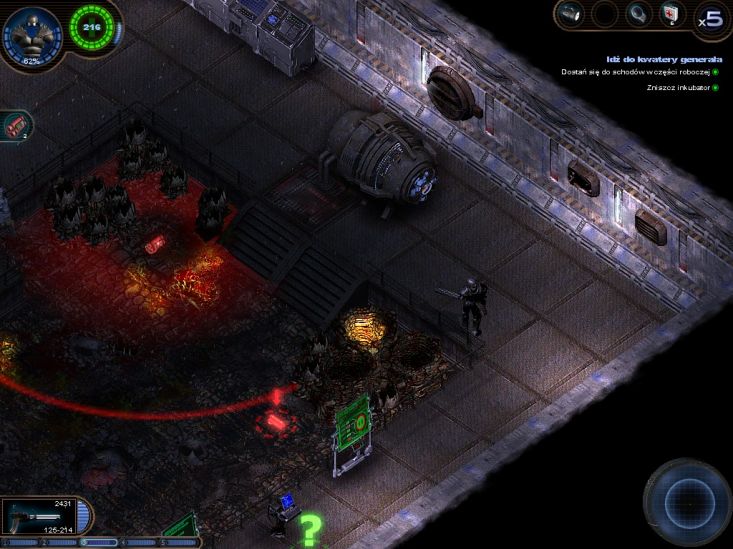733x549 pixels.
Task: Use the first aid medkit icon
Action: [670, 14]
